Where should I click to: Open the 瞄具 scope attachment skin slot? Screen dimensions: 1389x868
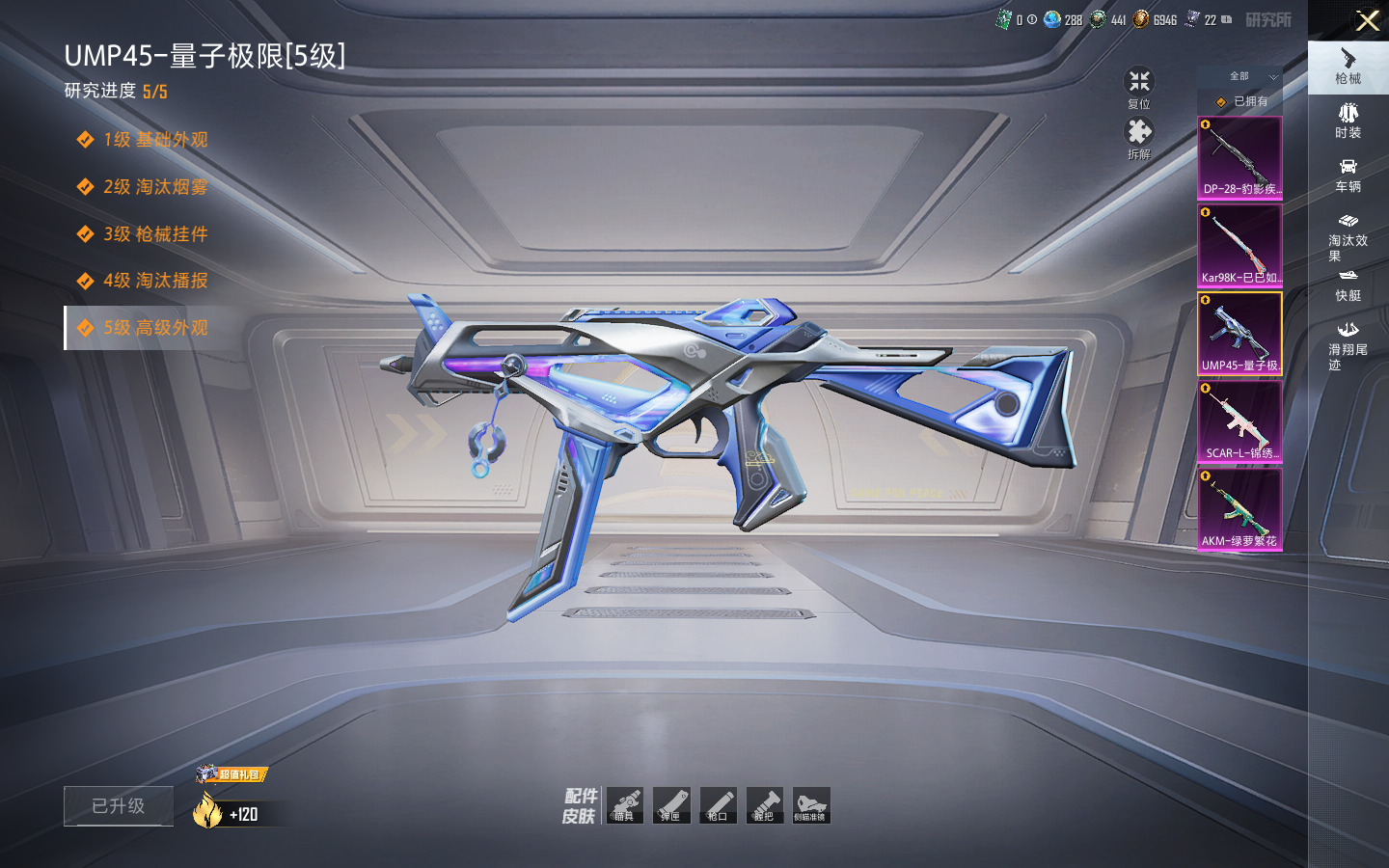point(625,805)
